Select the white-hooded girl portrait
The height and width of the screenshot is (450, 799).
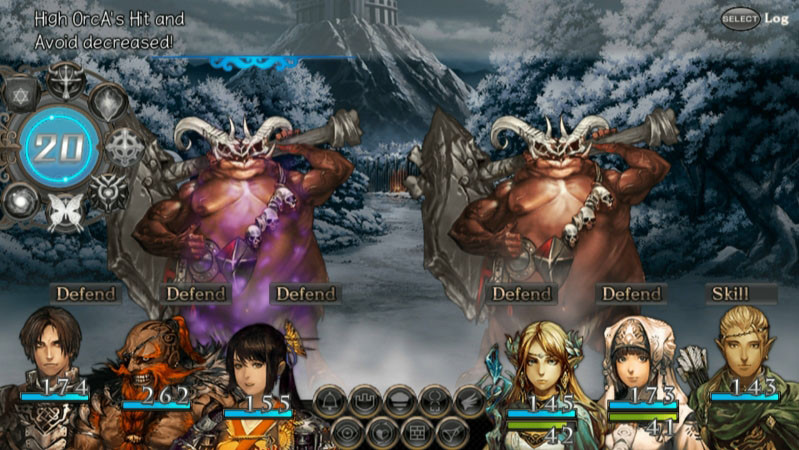click(641, 370)
